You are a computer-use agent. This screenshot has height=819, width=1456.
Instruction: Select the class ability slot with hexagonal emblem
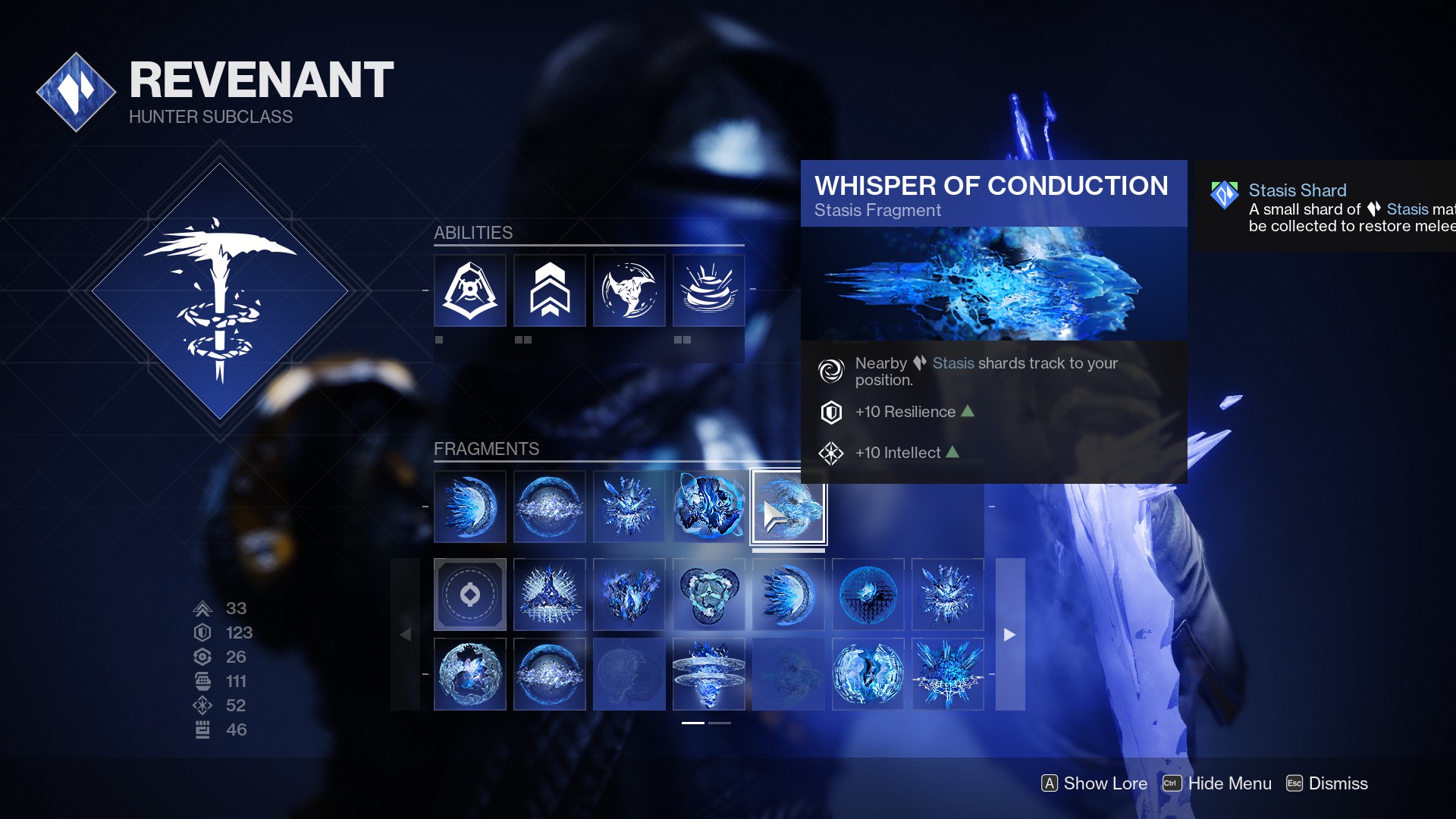470,290
